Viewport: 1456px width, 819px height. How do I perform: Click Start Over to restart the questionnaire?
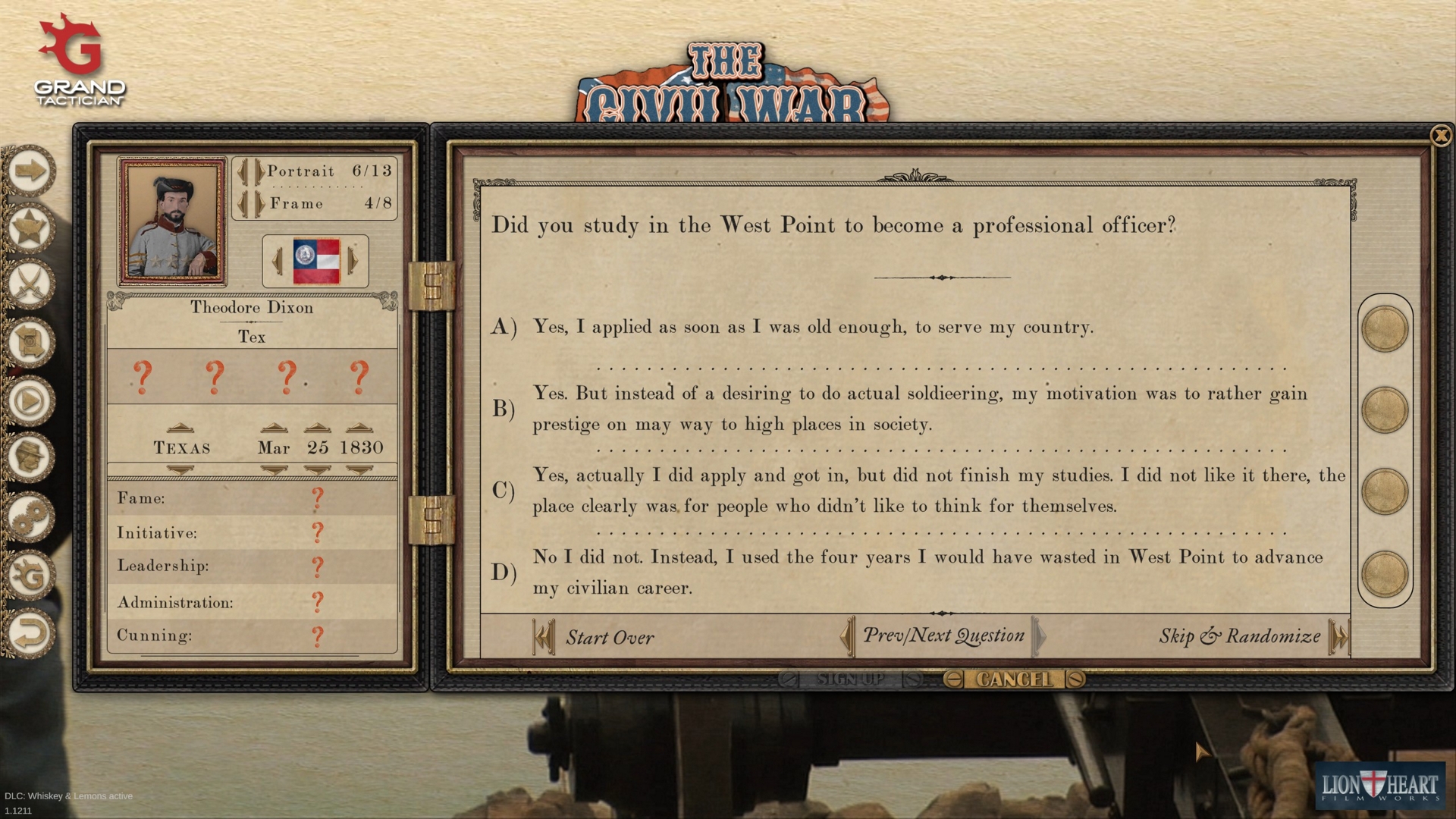click(610, 637)
